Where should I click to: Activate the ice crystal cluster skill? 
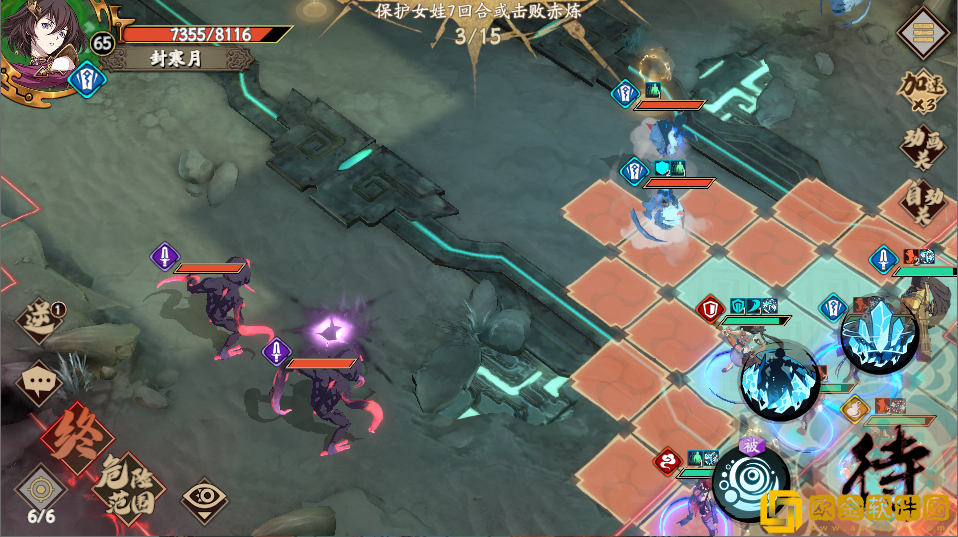878,337
